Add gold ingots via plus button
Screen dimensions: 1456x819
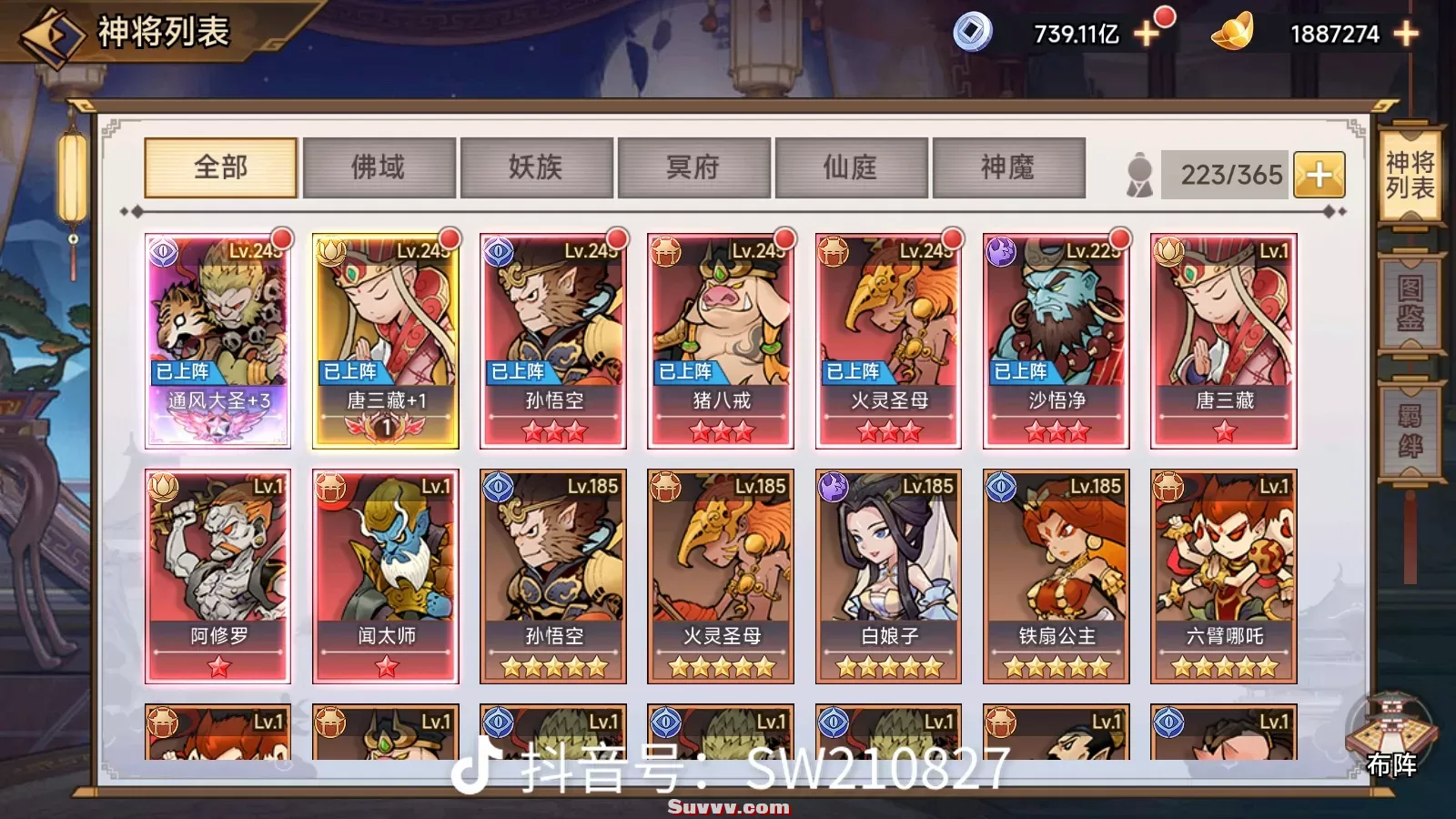click(x=1406, y=35)
